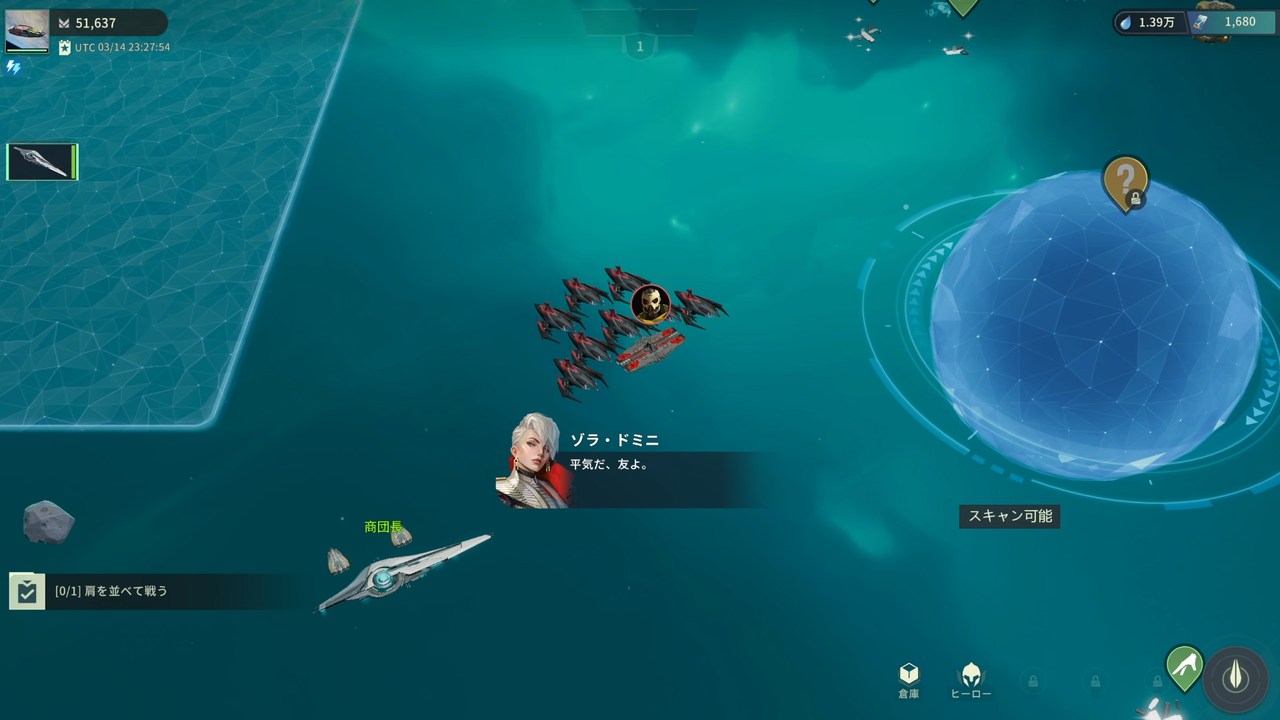This screenshot has width=1280, height=720.
Task: Click the スキャン可能 scan label
Action: coord(1010,516)
